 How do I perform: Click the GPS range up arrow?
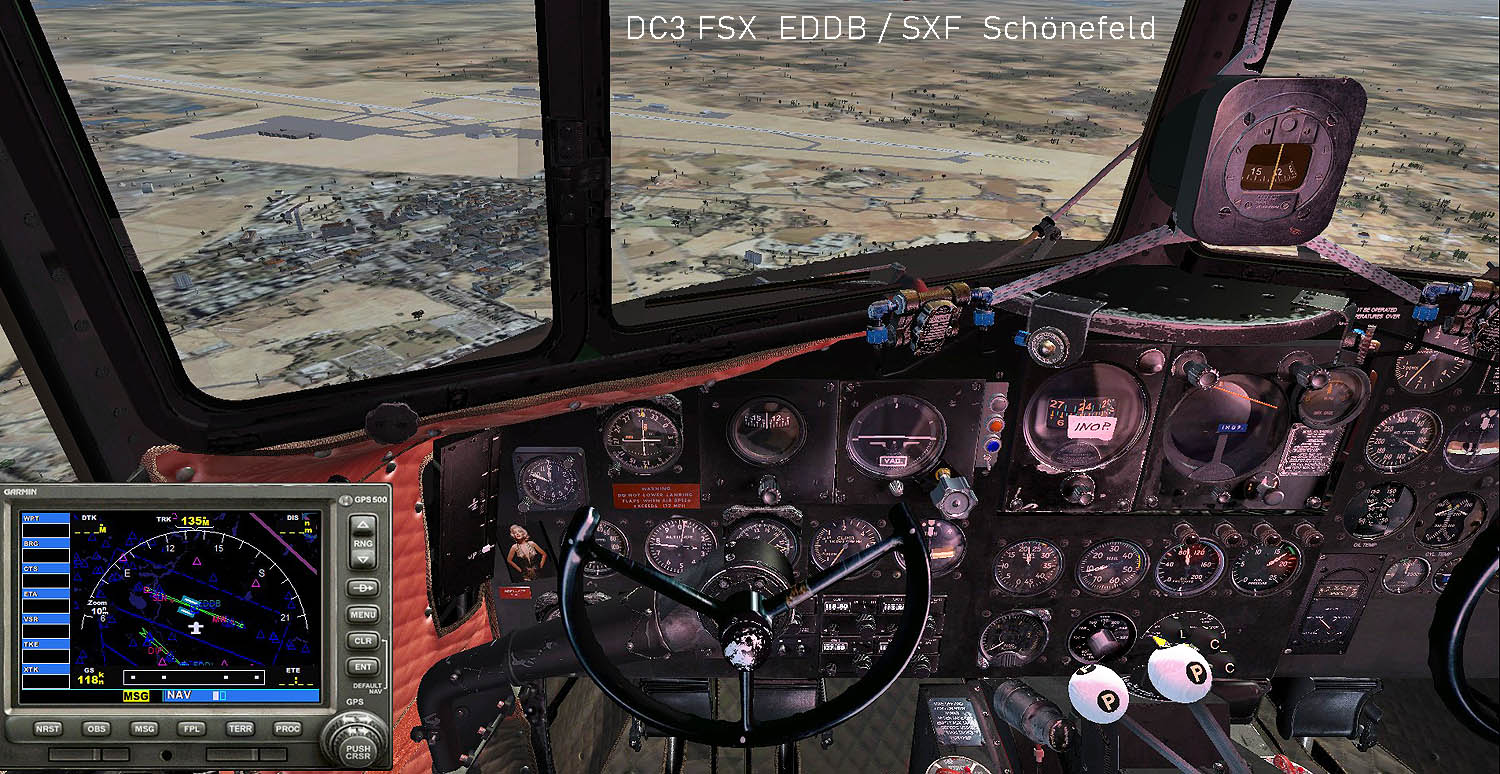click(363, 524)
